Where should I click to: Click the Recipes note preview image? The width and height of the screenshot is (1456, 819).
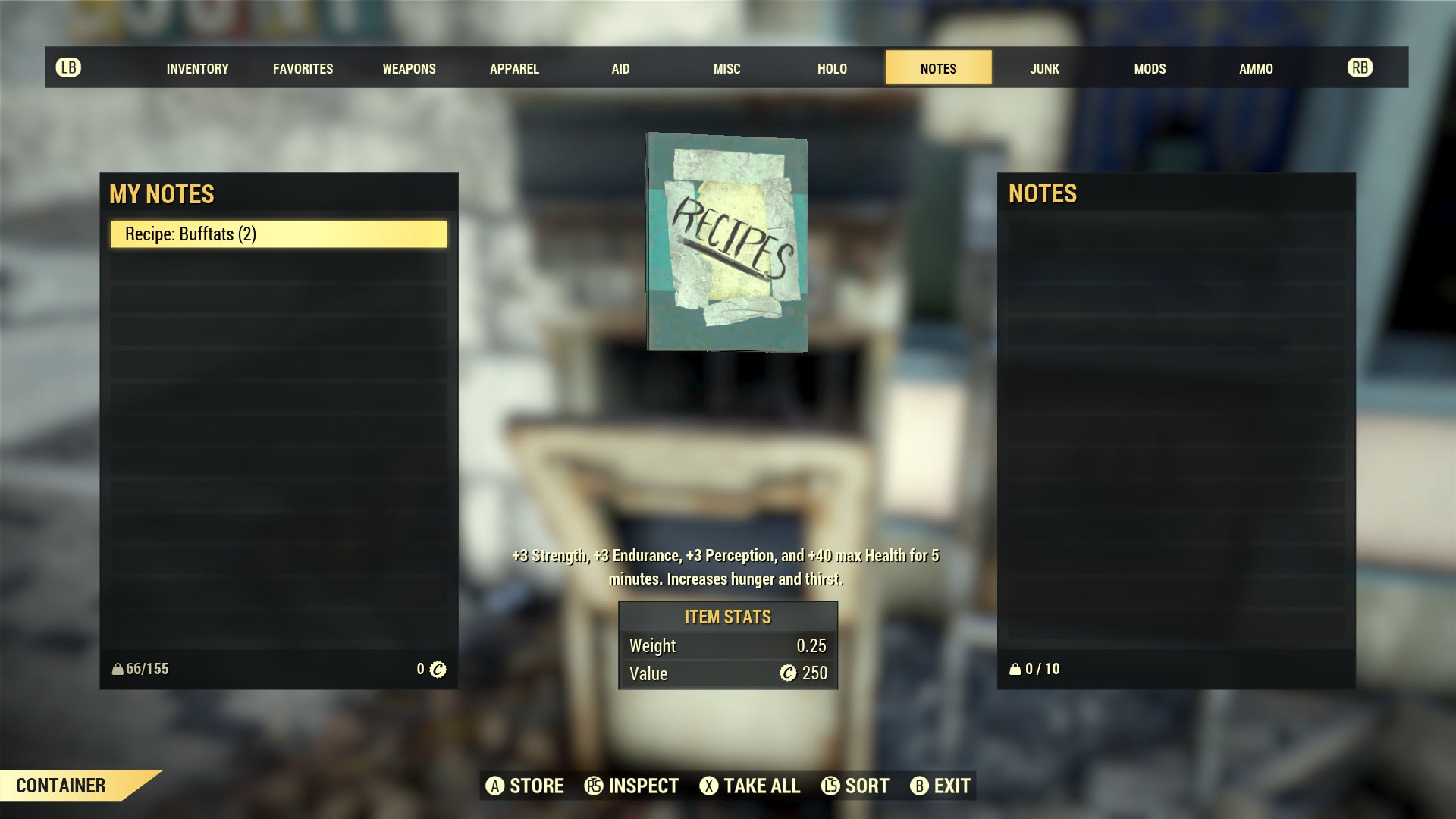pyautogui.click(x=726, y=243)
